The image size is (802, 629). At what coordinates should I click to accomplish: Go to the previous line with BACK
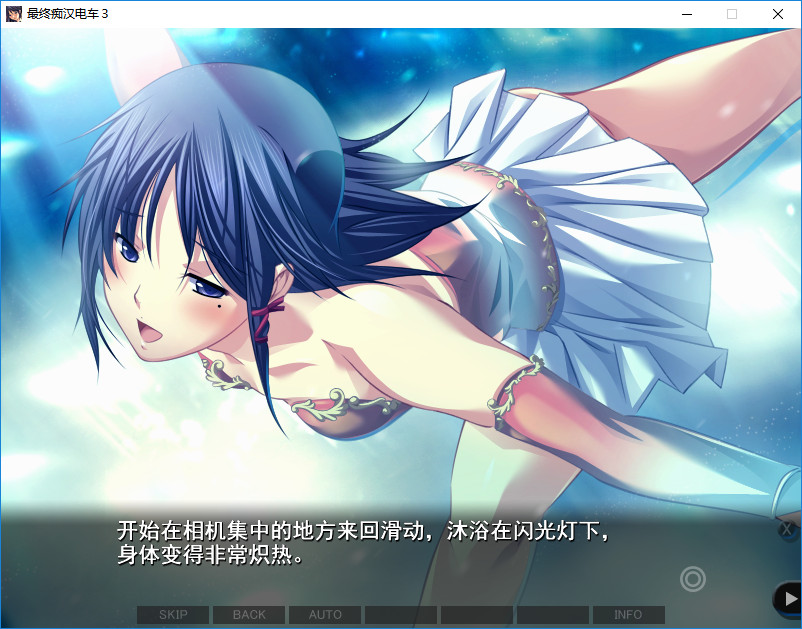[249, 615]
